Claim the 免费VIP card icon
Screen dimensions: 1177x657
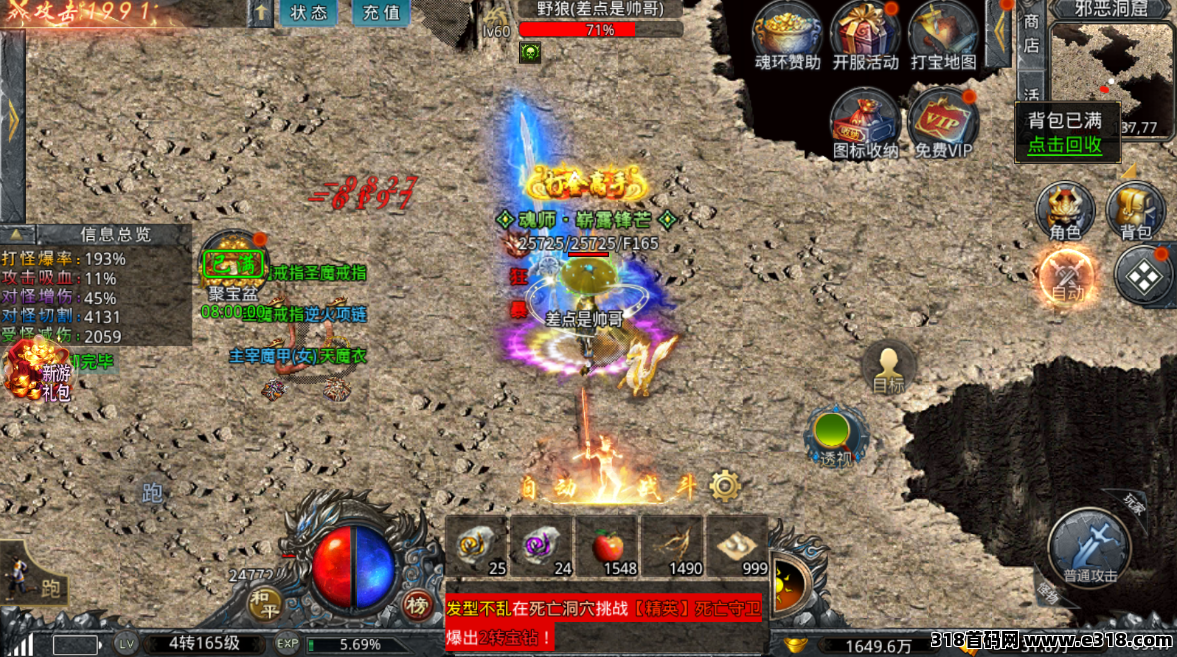coord(943,122)
